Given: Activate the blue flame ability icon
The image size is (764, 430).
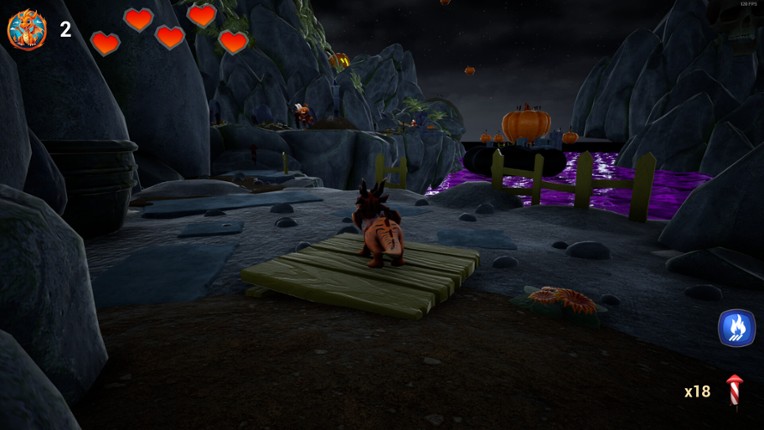Looking at the screenshot, I should (736, 327).
